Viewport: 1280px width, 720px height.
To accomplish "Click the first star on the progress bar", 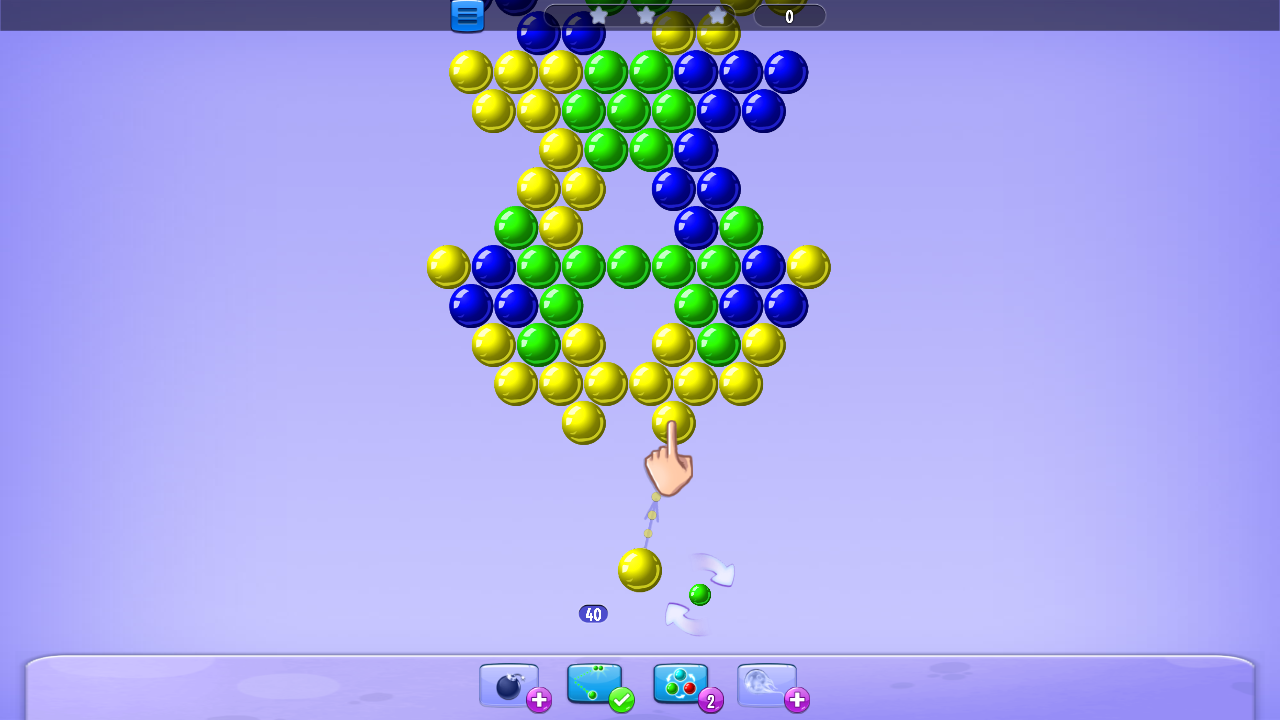I will (x=598, y=16).
